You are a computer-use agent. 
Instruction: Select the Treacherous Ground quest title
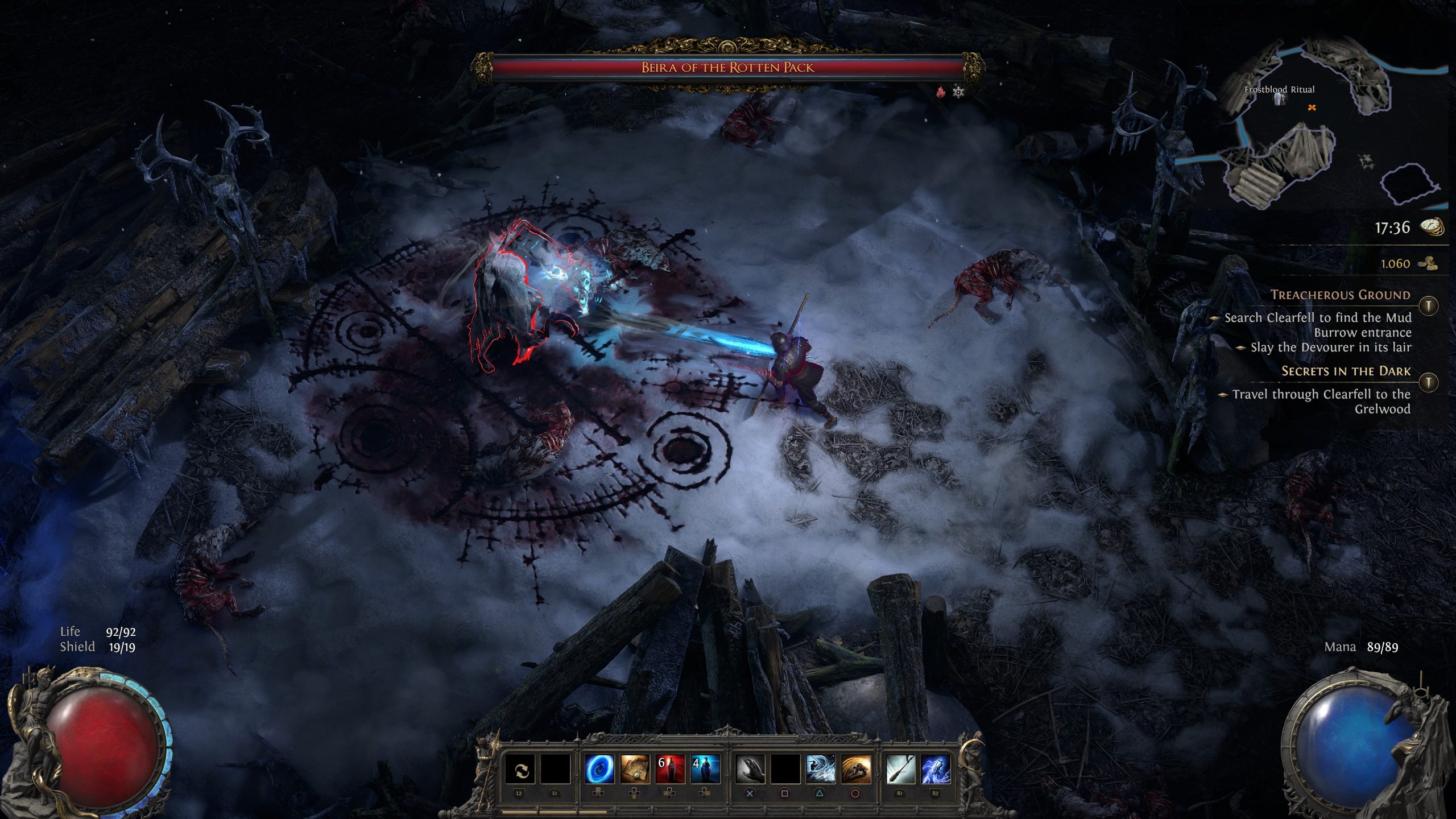(1340, 295)
